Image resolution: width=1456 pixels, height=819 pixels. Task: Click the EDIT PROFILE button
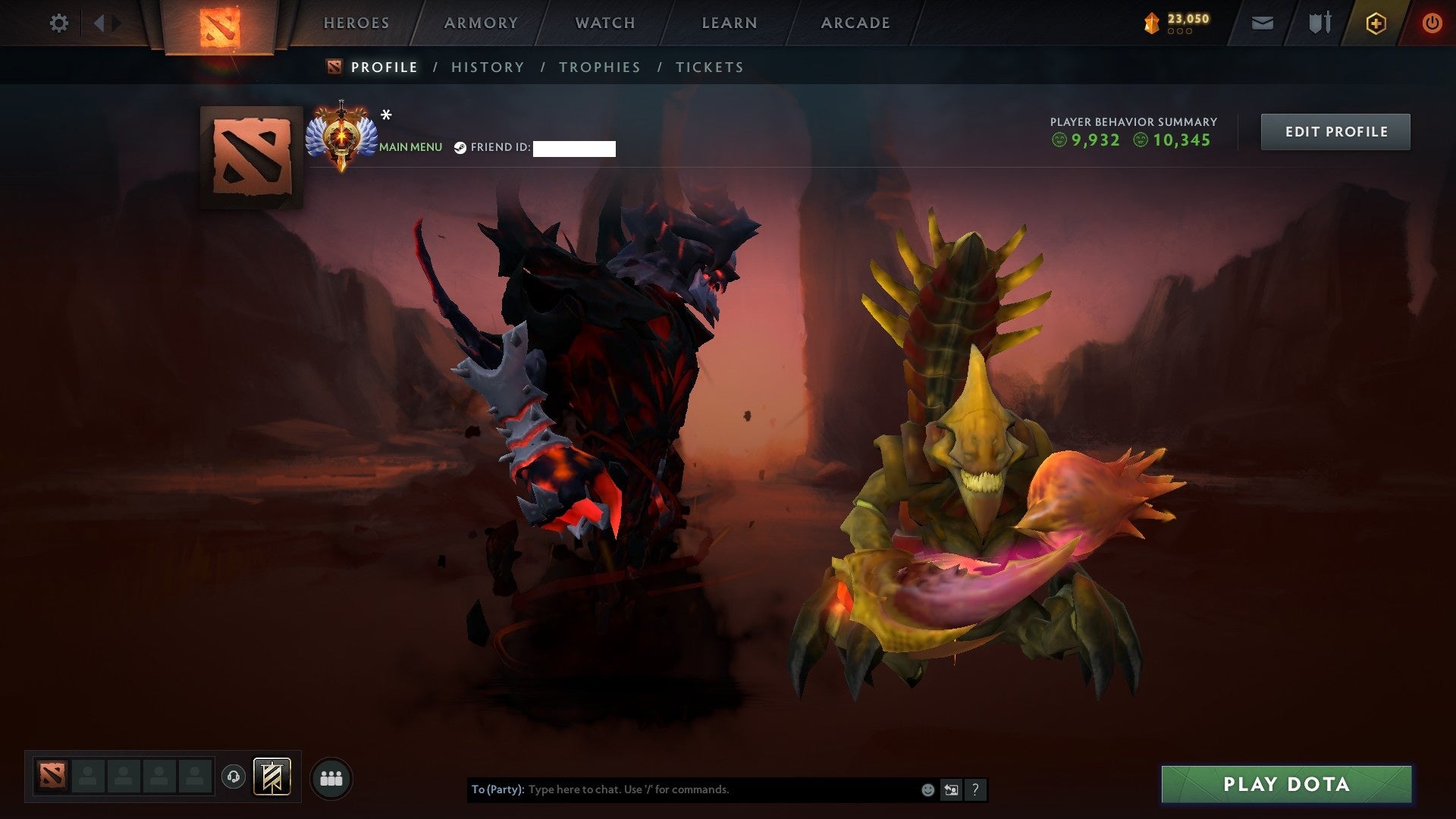(x=1335, y=131)
